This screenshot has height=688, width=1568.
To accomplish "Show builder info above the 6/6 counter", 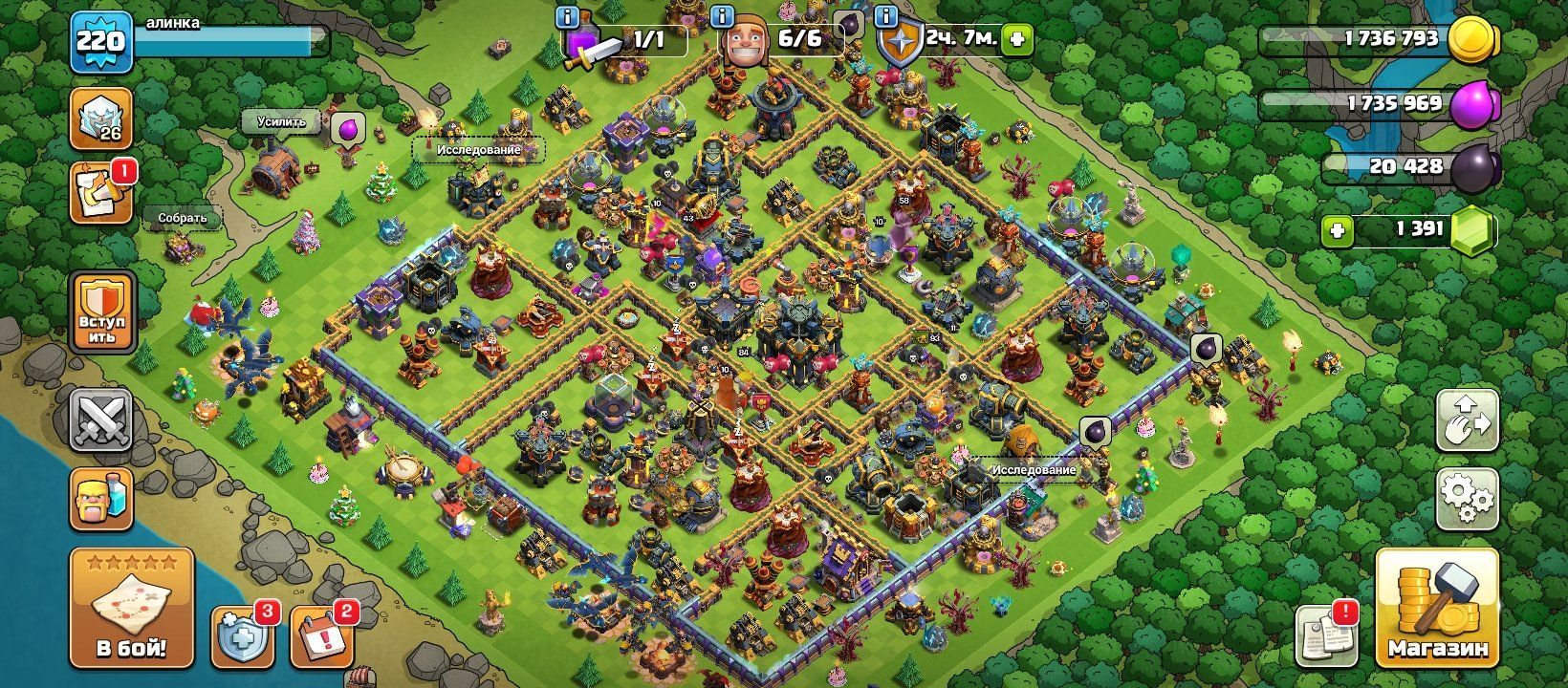I will [x=722, y=16].
